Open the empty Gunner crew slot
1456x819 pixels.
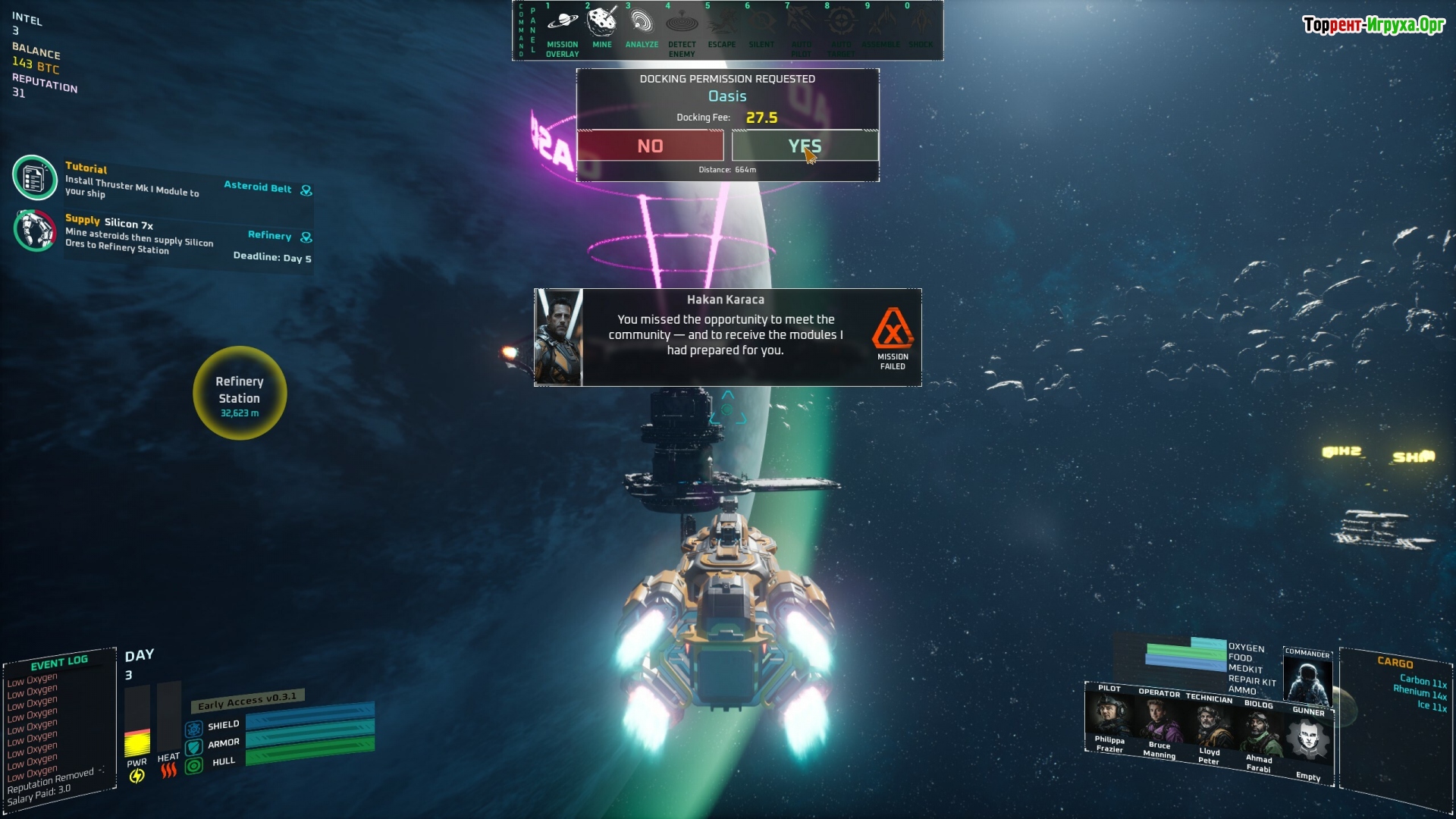coord(1308,742)
